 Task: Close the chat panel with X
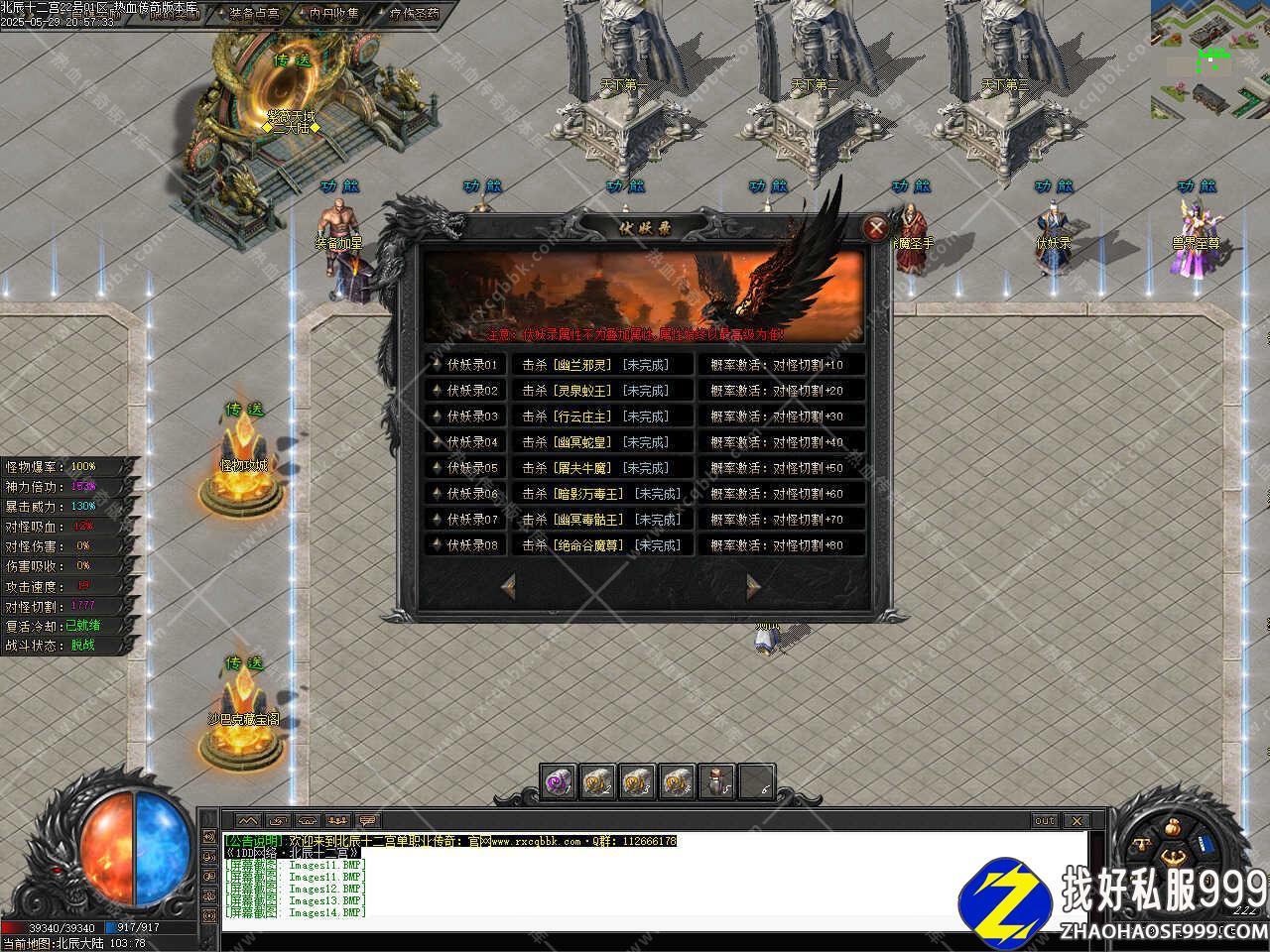[1076, 821]
